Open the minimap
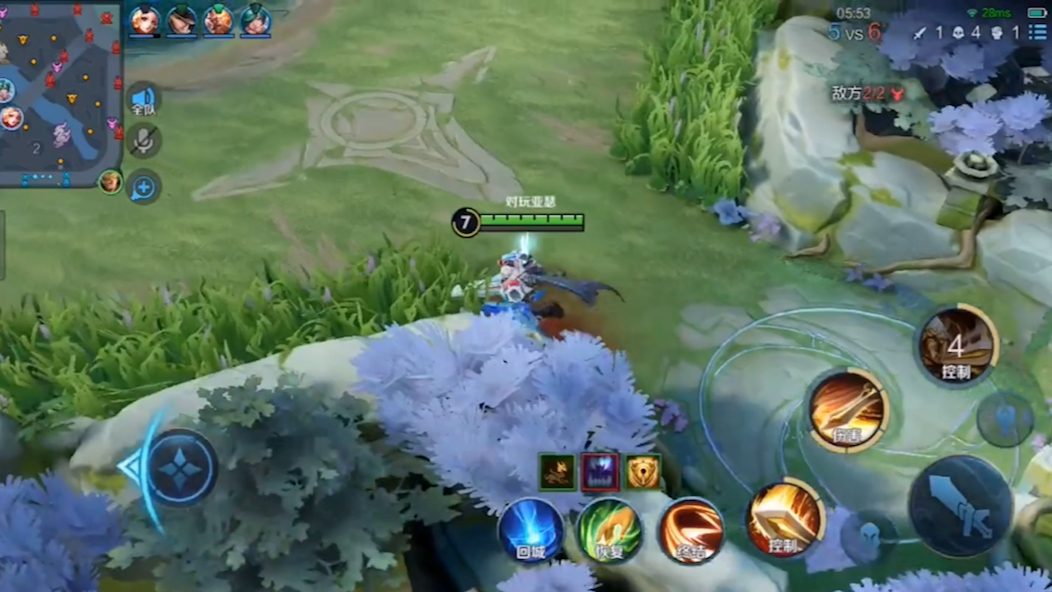 point(60,93)
